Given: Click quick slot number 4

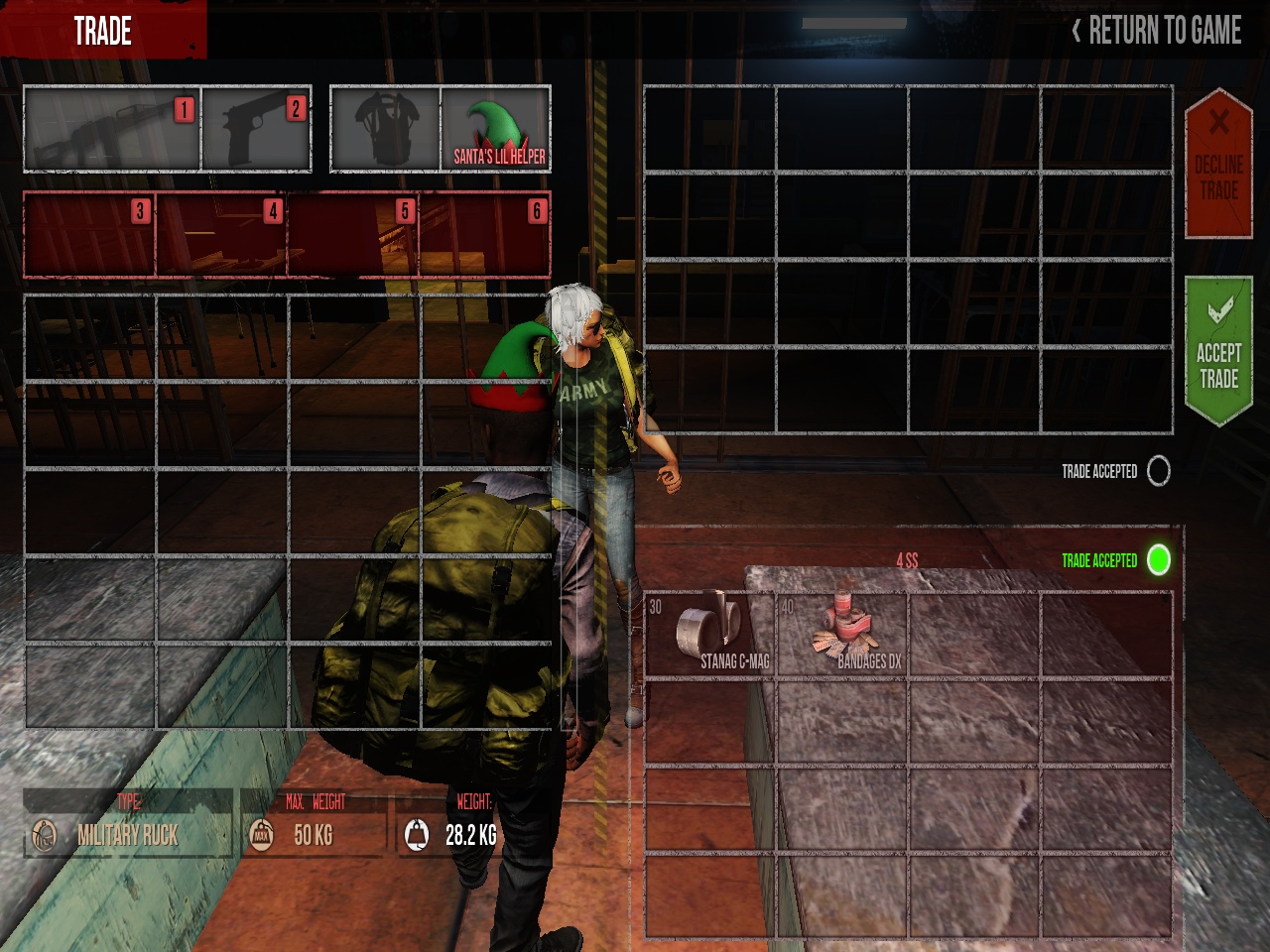Looking at the screenshot, I should point(221,234).
